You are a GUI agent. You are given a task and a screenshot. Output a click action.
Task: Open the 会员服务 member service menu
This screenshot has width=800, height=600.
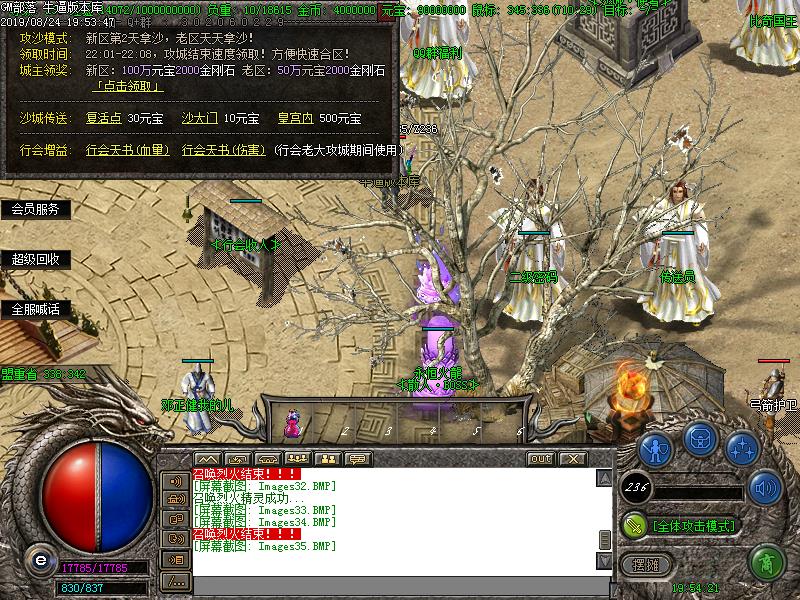[35, 209]
